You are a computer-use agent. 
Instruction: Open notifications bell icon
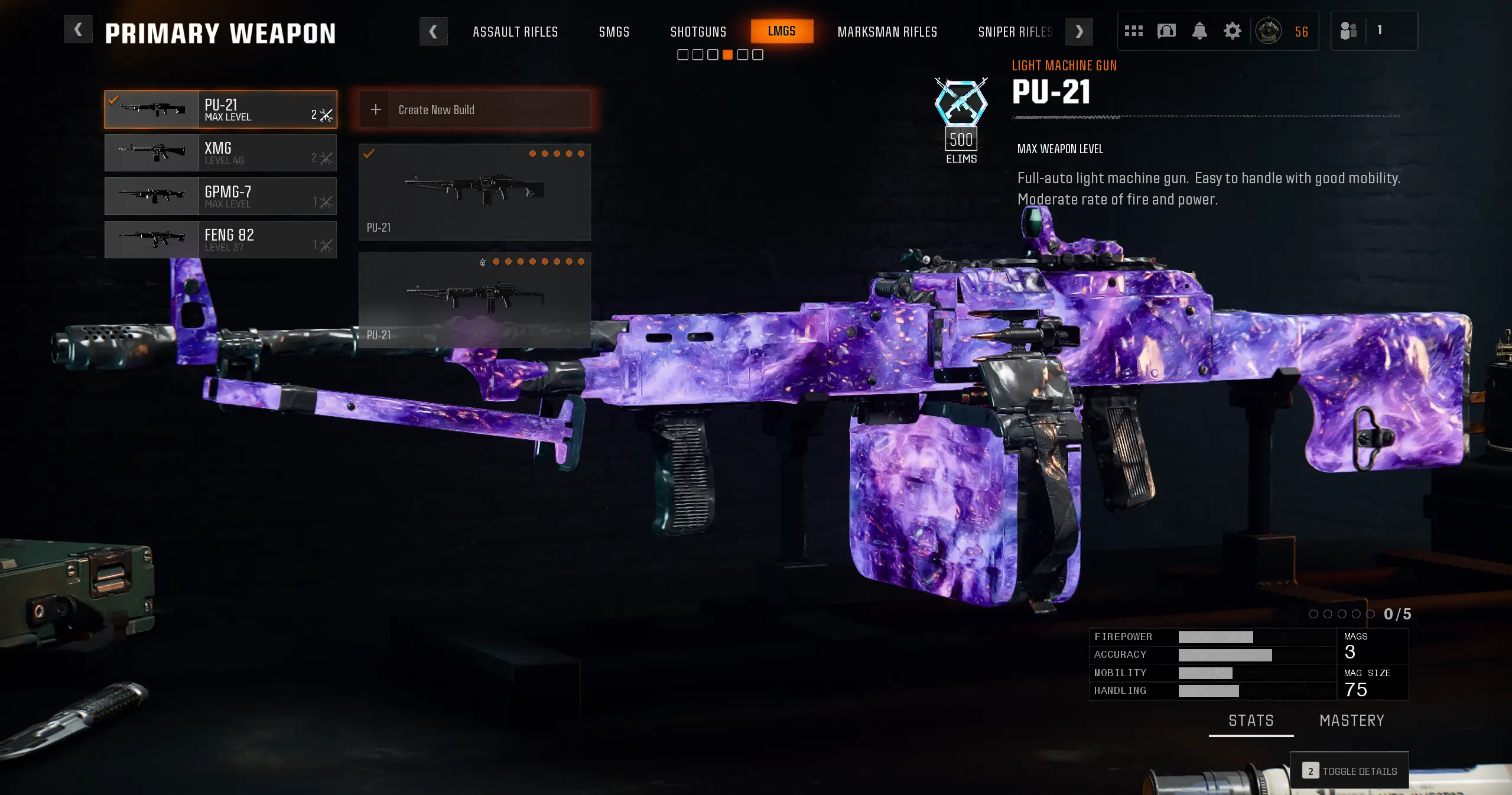(x=1199, y=31)
